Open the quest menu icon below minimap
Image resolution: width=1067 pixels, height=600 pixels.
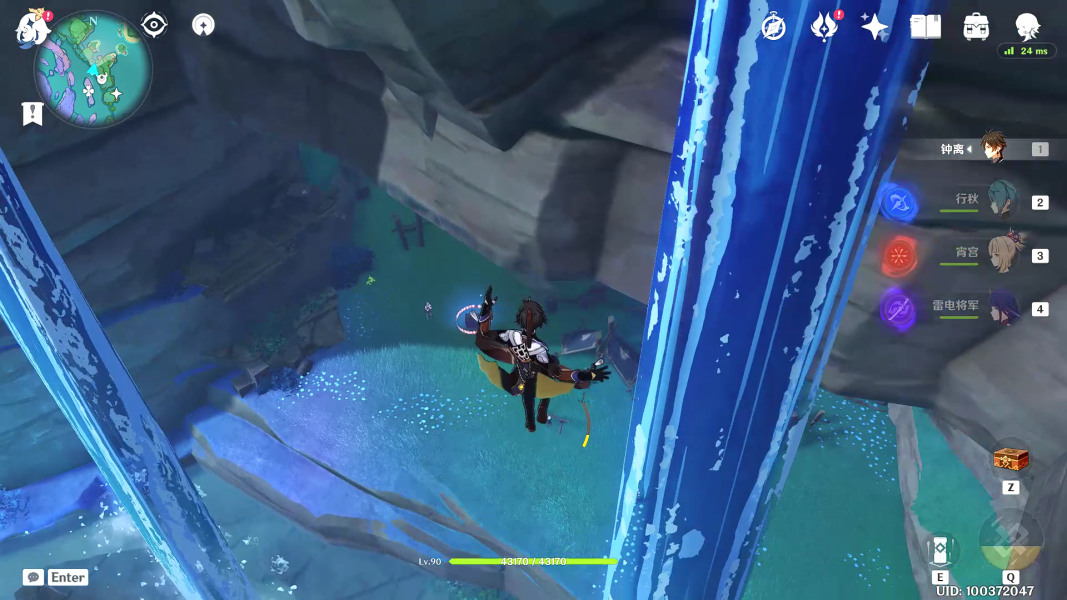(32, 114)
